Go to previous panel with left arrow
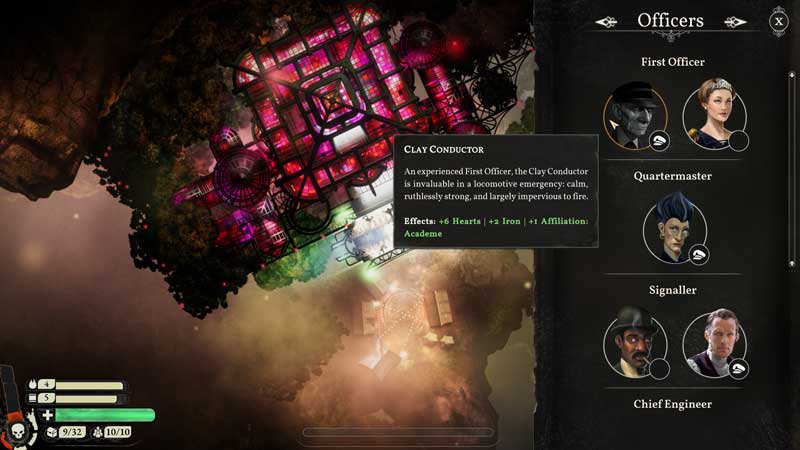Screen dimensions: 800x450 tap(607, 21)
